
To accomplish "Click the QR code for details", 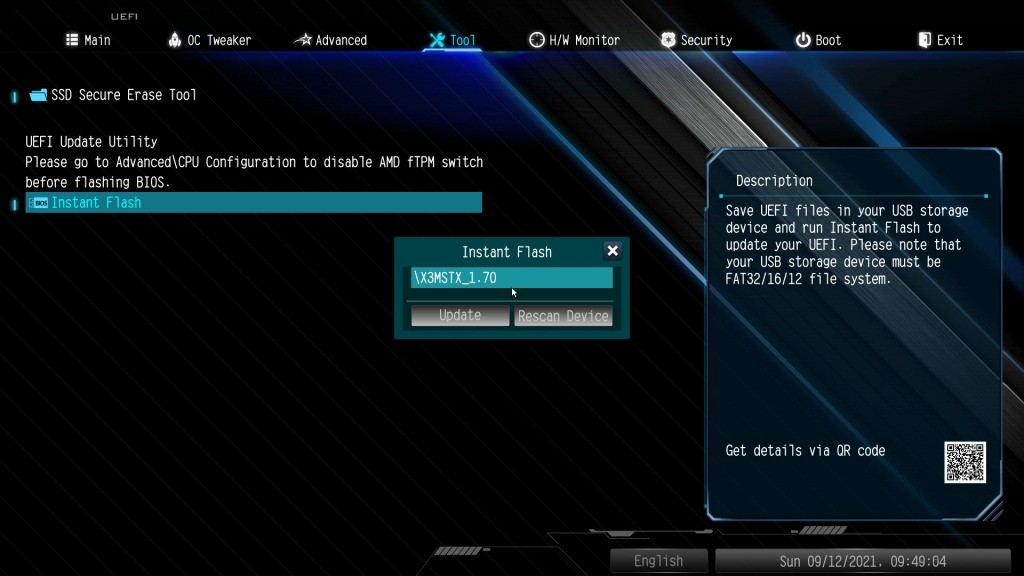I will (965, 462).
